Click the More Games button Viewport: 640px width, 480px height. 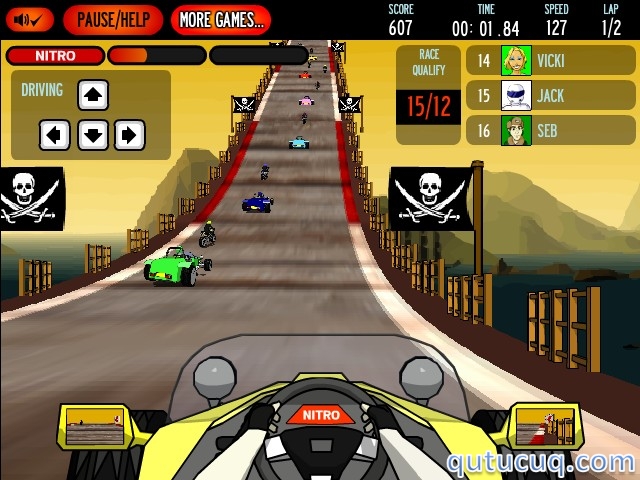pyautogui.click(x=220, y=19)
